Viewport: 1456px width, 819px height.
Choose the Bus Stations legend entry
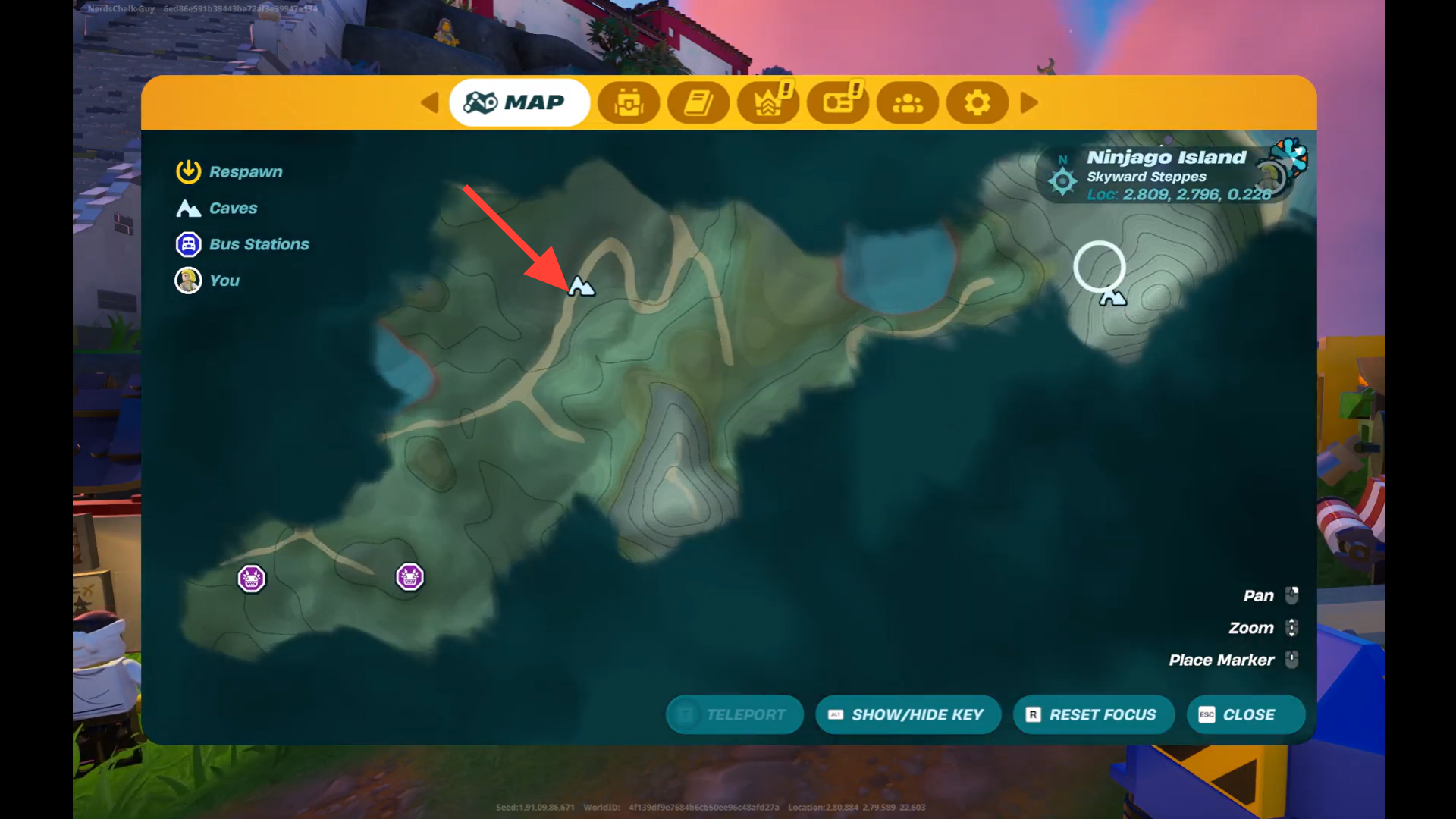point(243,244)
